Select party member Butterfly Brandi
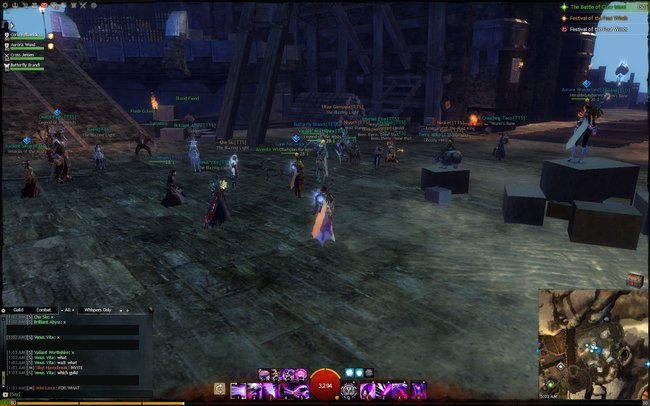650x406 pixels. pos(26,65)
